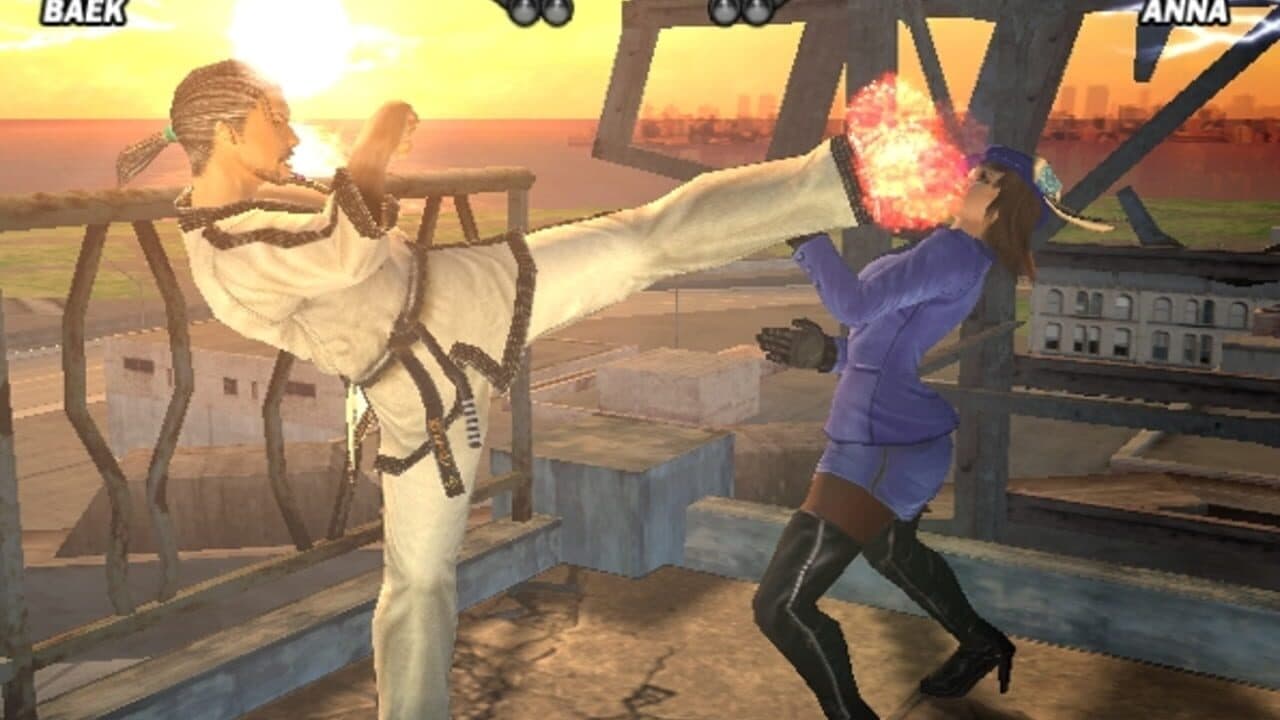Select Anna's second round-win orb

(756, 10)
